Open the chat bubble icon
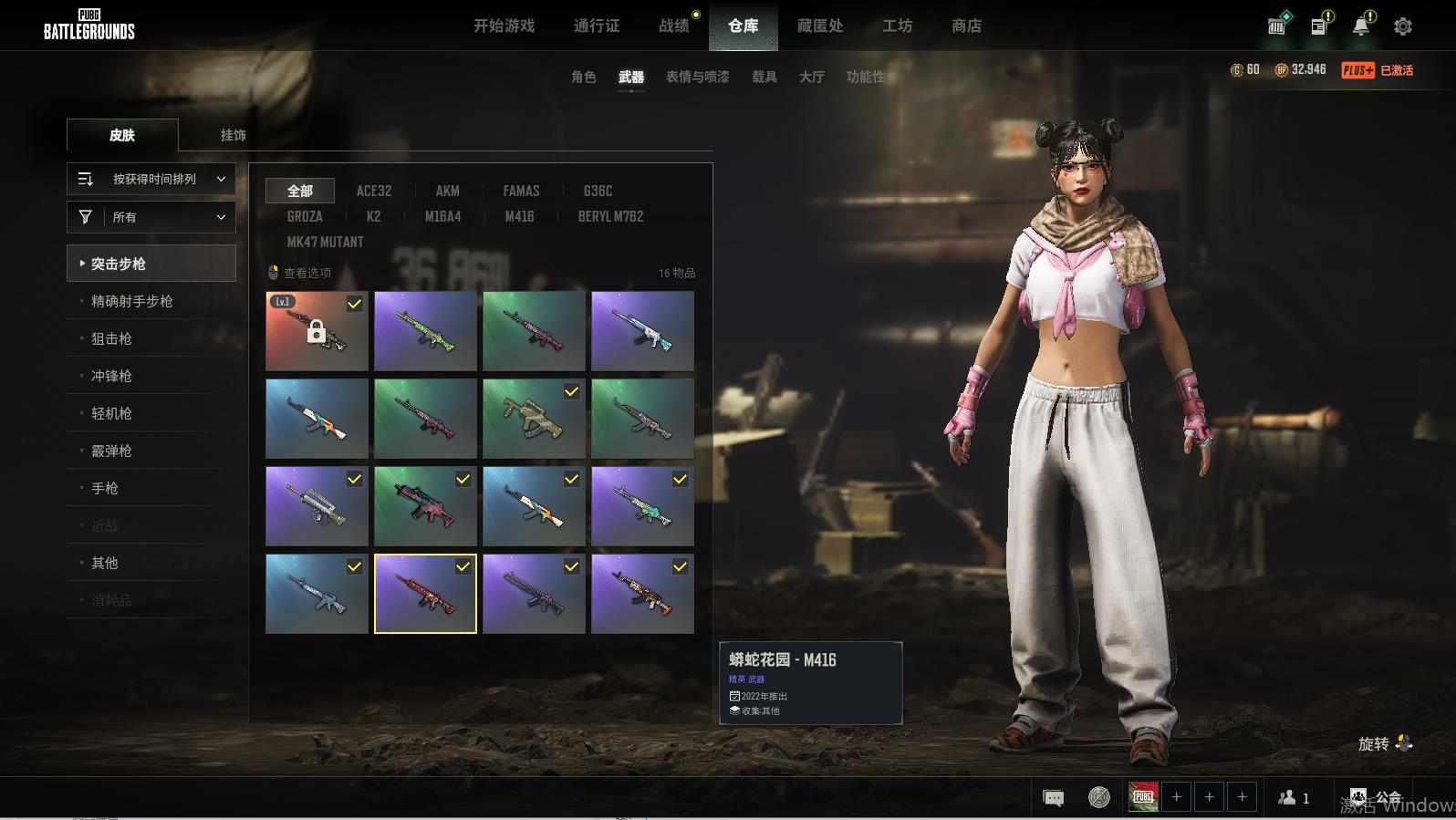 pyautogui.click(x=1053, y=798)
